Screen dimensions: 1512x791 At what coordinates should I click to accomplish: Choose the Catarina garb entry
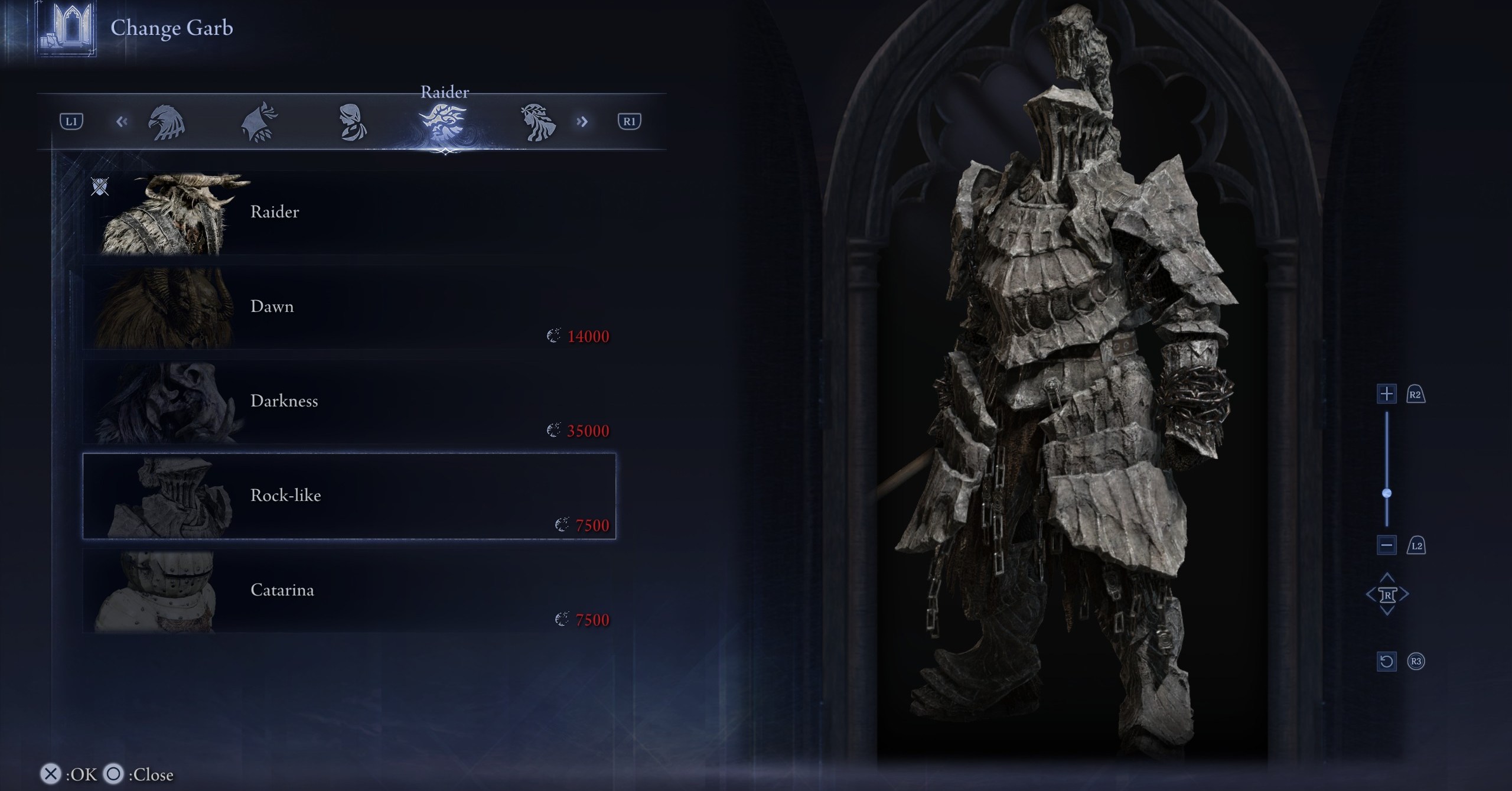[348, 591]
